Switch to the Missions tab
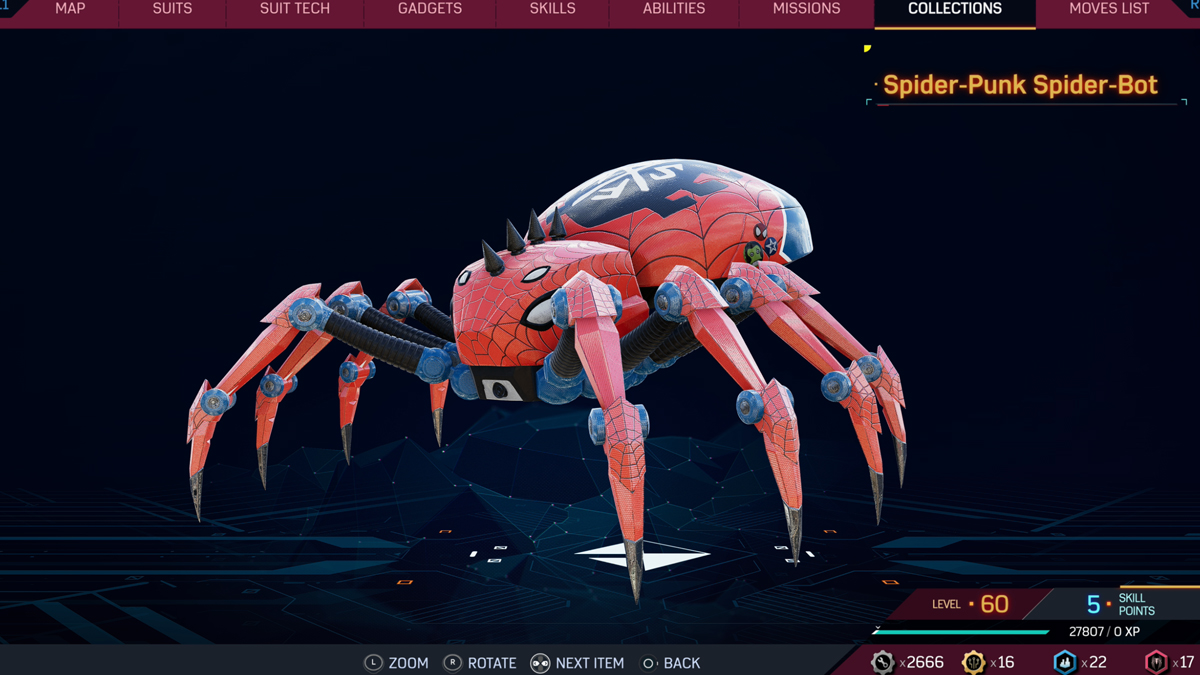1200x675 pixels. [x=806, y=9]
